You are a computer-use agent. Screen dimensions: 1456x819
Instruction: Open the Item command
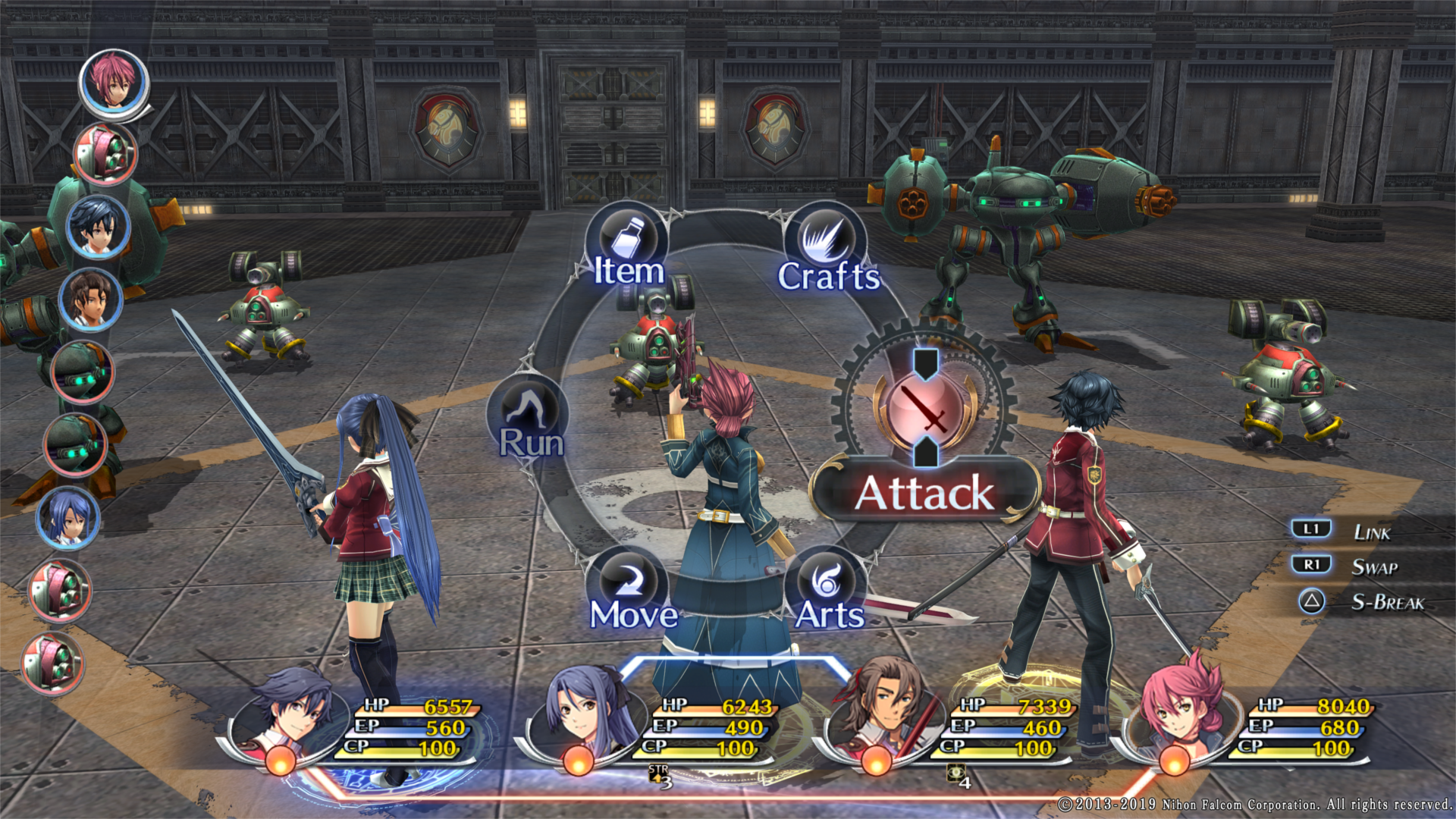pyautogui.click(x=627, y=250)
